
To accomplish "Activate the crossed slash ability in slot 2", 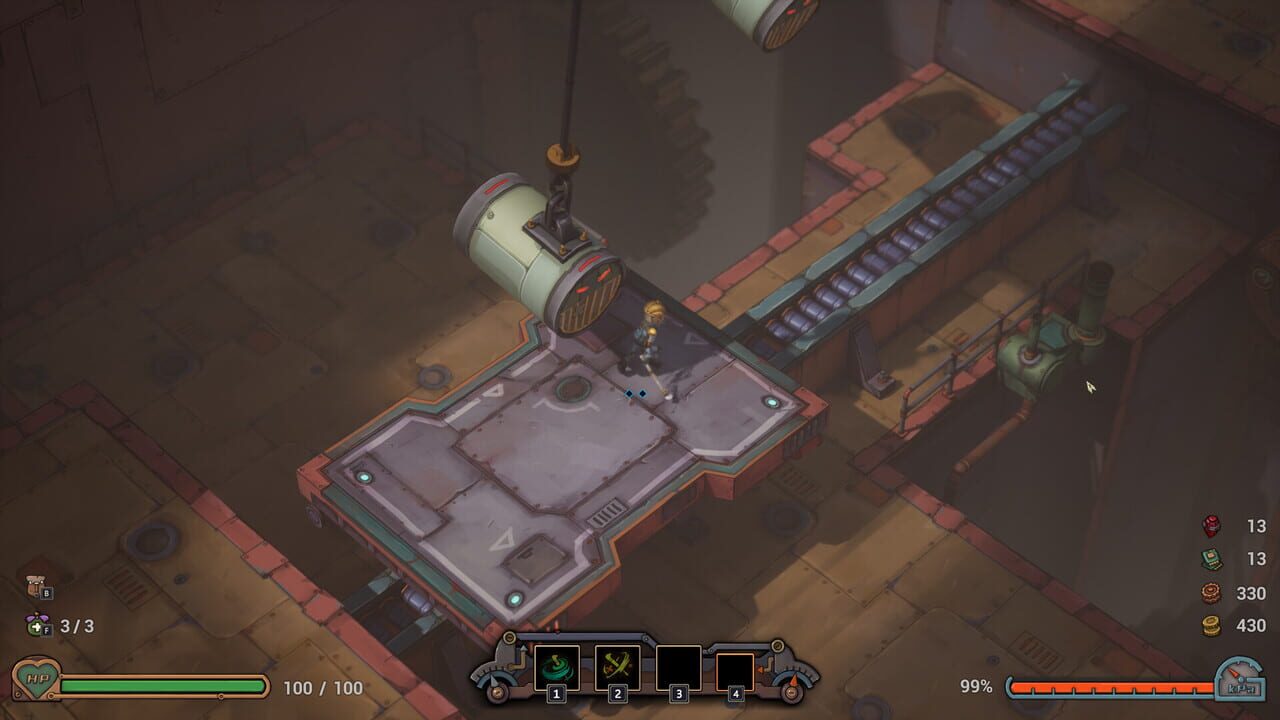I will click(x=619, y=667).
